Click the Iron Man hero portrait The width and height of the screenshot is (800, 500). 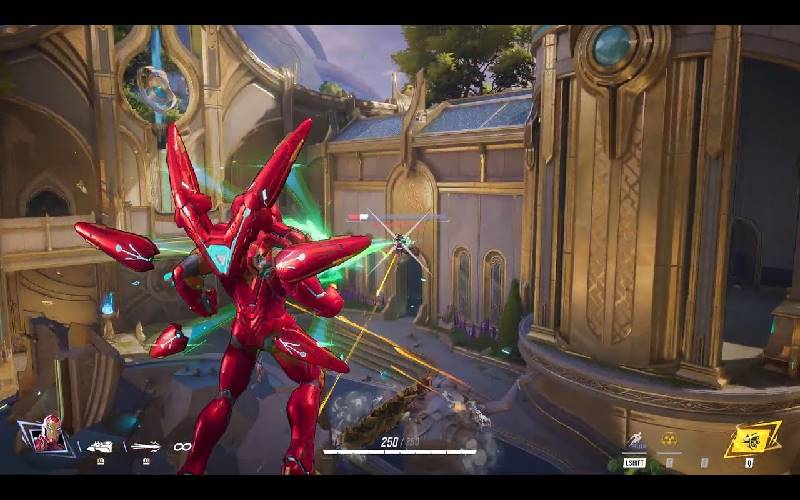pyautogui.click(x=47, y=434)
